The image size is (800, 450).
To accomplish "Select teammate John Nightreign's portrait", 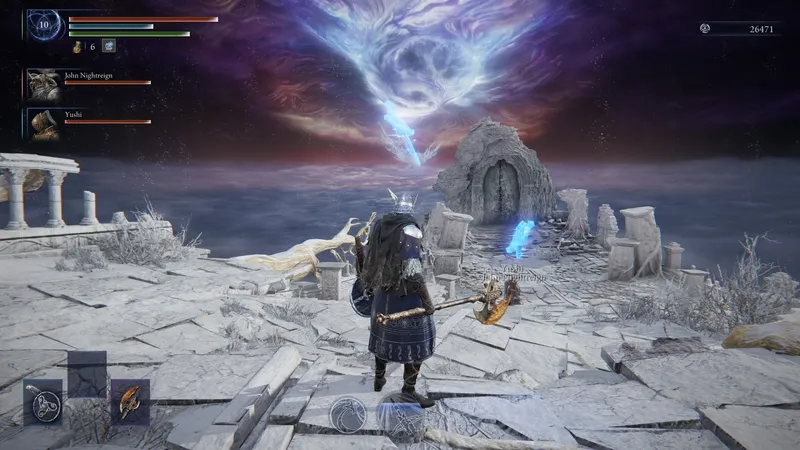I will 42,83.
